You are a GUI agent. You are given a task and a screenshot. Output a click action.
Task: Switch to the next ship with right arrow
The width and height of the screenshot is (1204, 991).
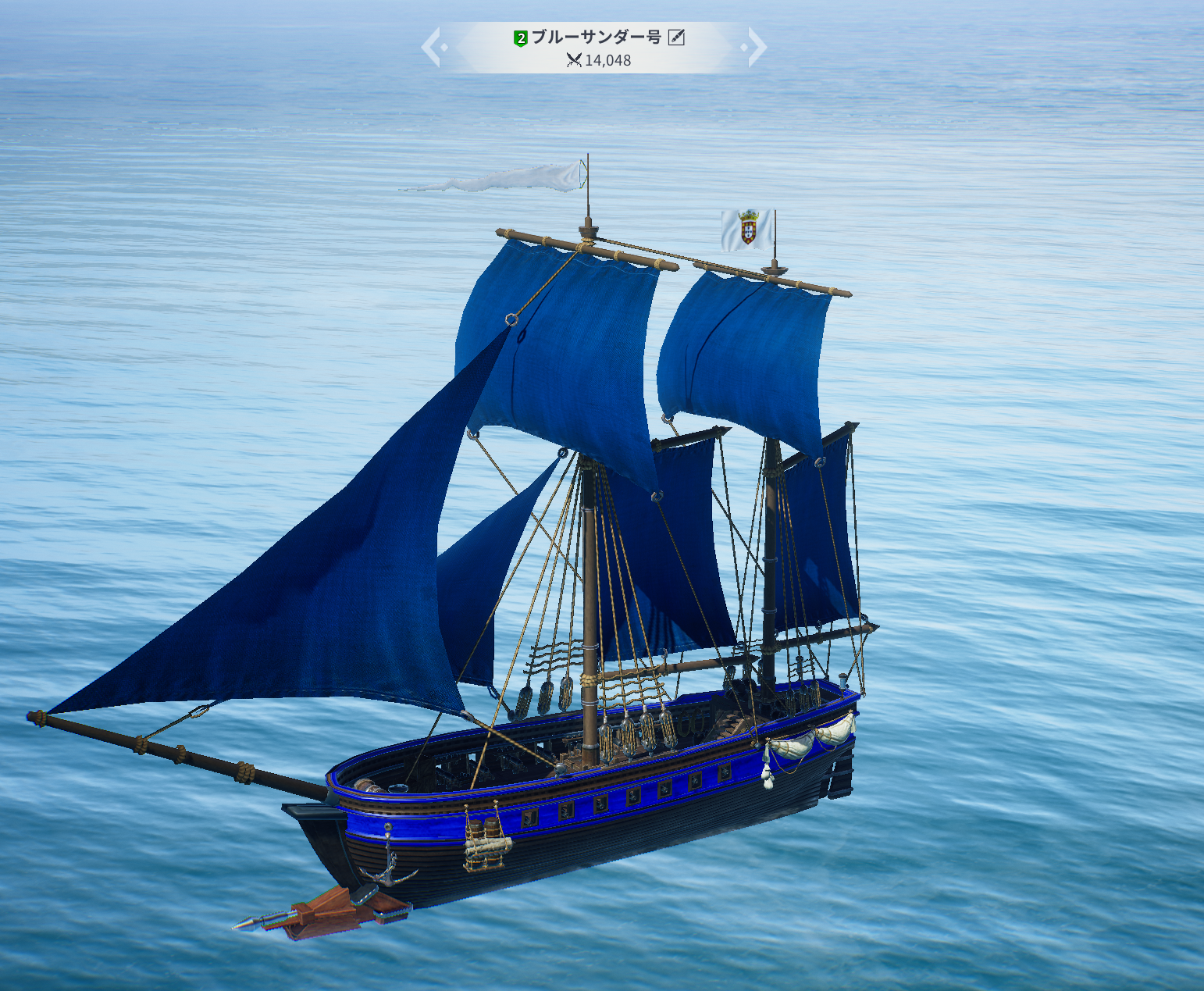click(x=755, y=47)
